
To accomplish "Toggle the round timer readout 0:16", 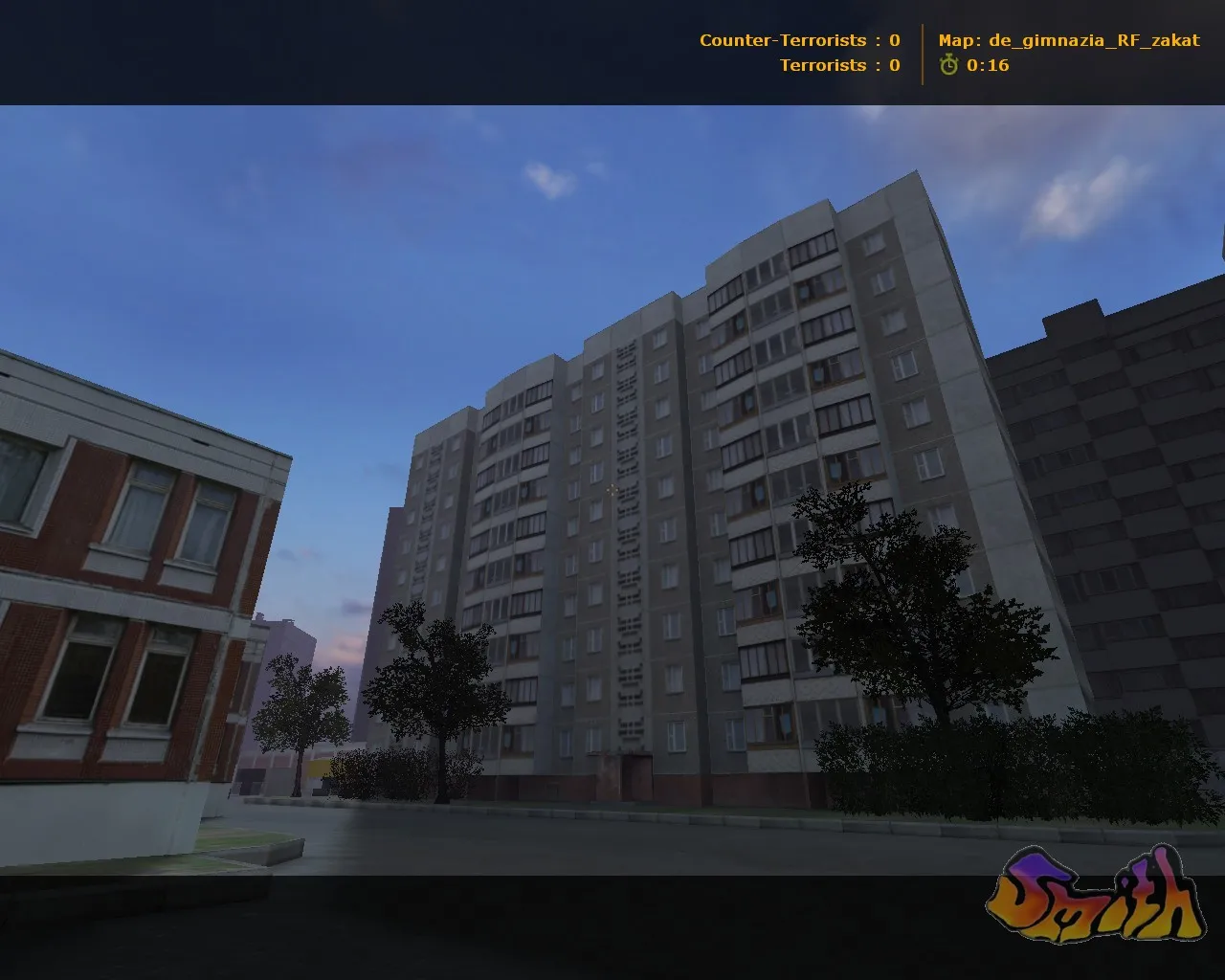I will 986,67.
